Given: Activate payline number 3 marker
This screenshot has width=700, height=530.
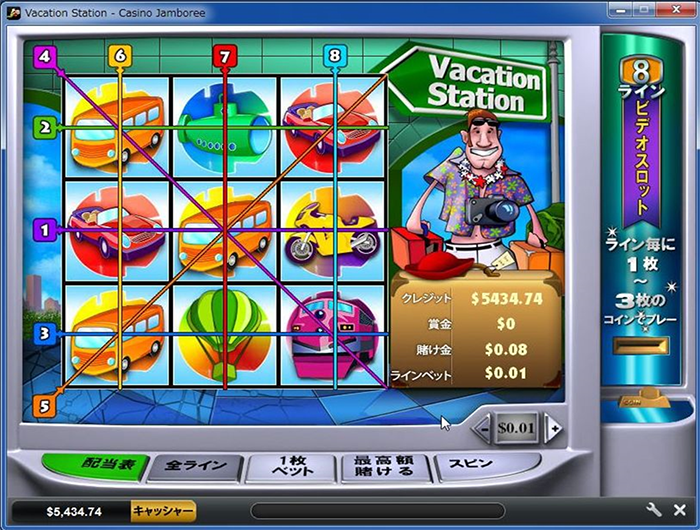Looking at the screenshot, I should click(42, 334).
